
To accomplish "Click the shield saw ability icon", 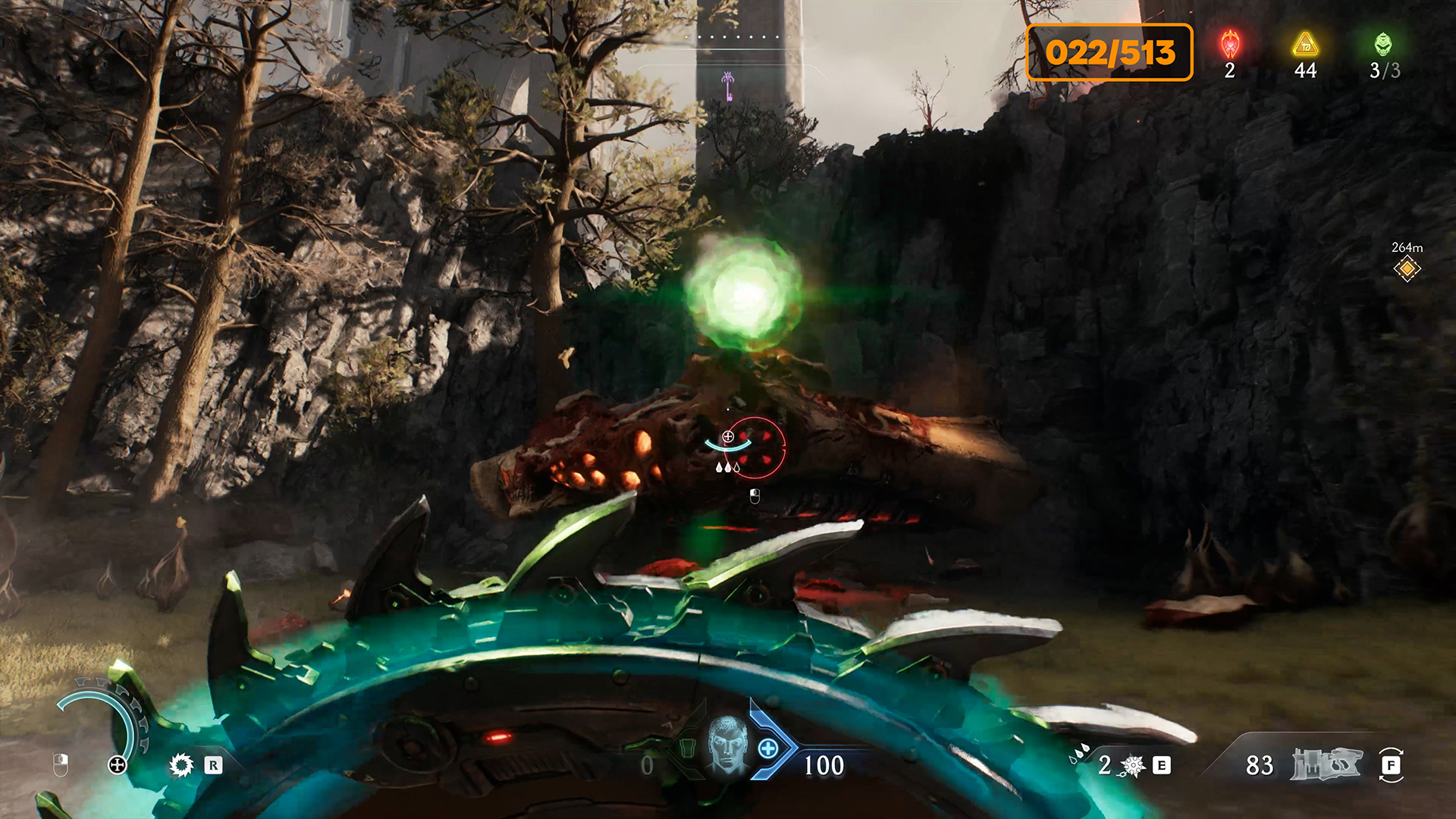I will [181, 764].
